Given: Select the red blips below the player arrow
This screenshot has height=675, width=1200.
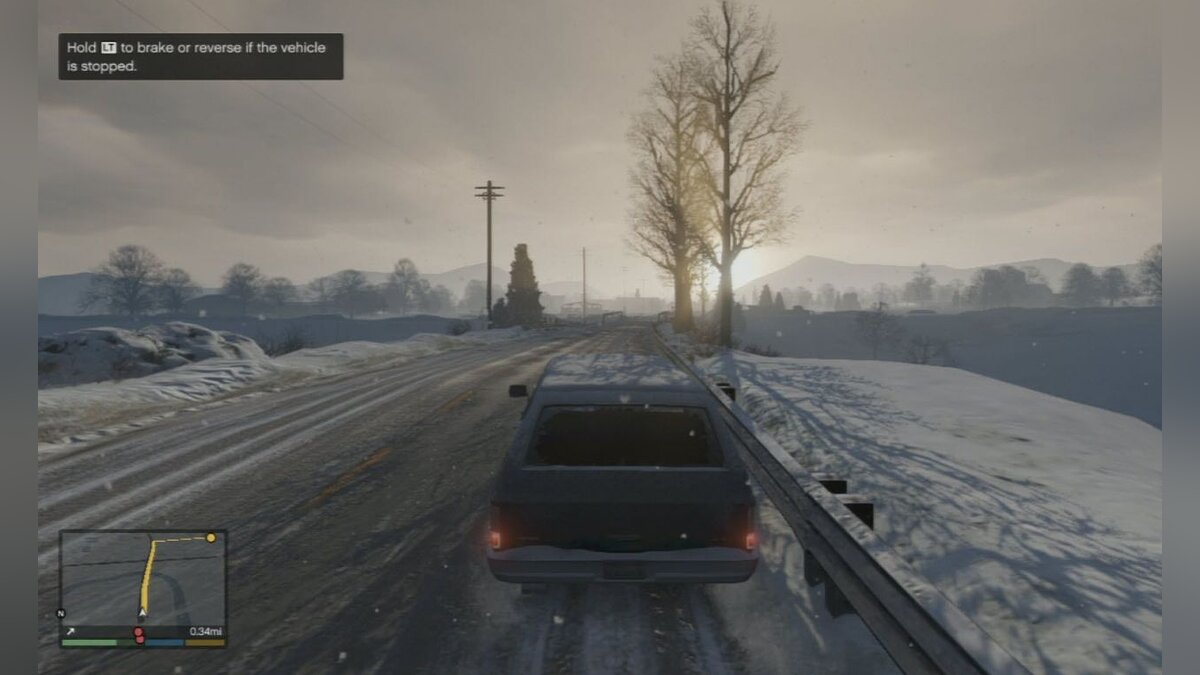Looking at the screenshot, I should click(x=139, y=634).
